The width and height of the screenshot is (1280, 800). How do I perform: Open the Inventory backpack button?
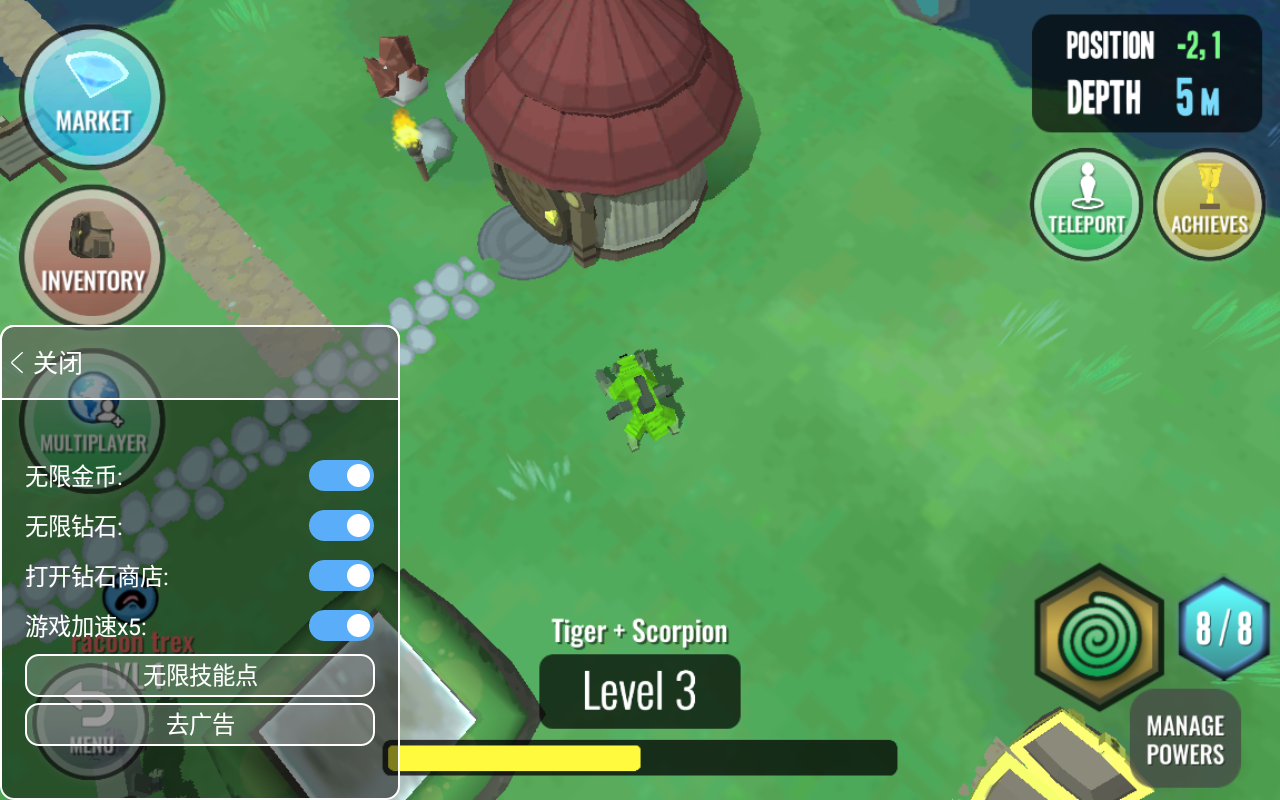tap(92, 256)
